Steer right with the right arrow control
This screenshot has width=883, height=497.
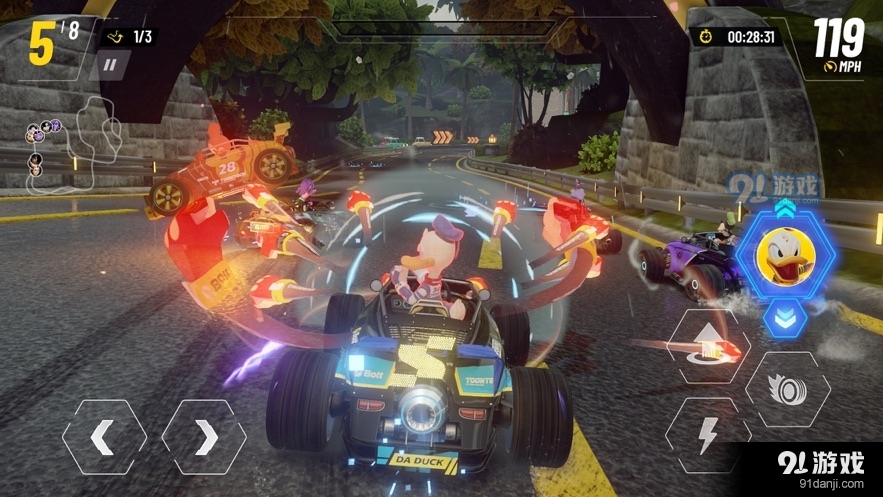tap(204, 437)
